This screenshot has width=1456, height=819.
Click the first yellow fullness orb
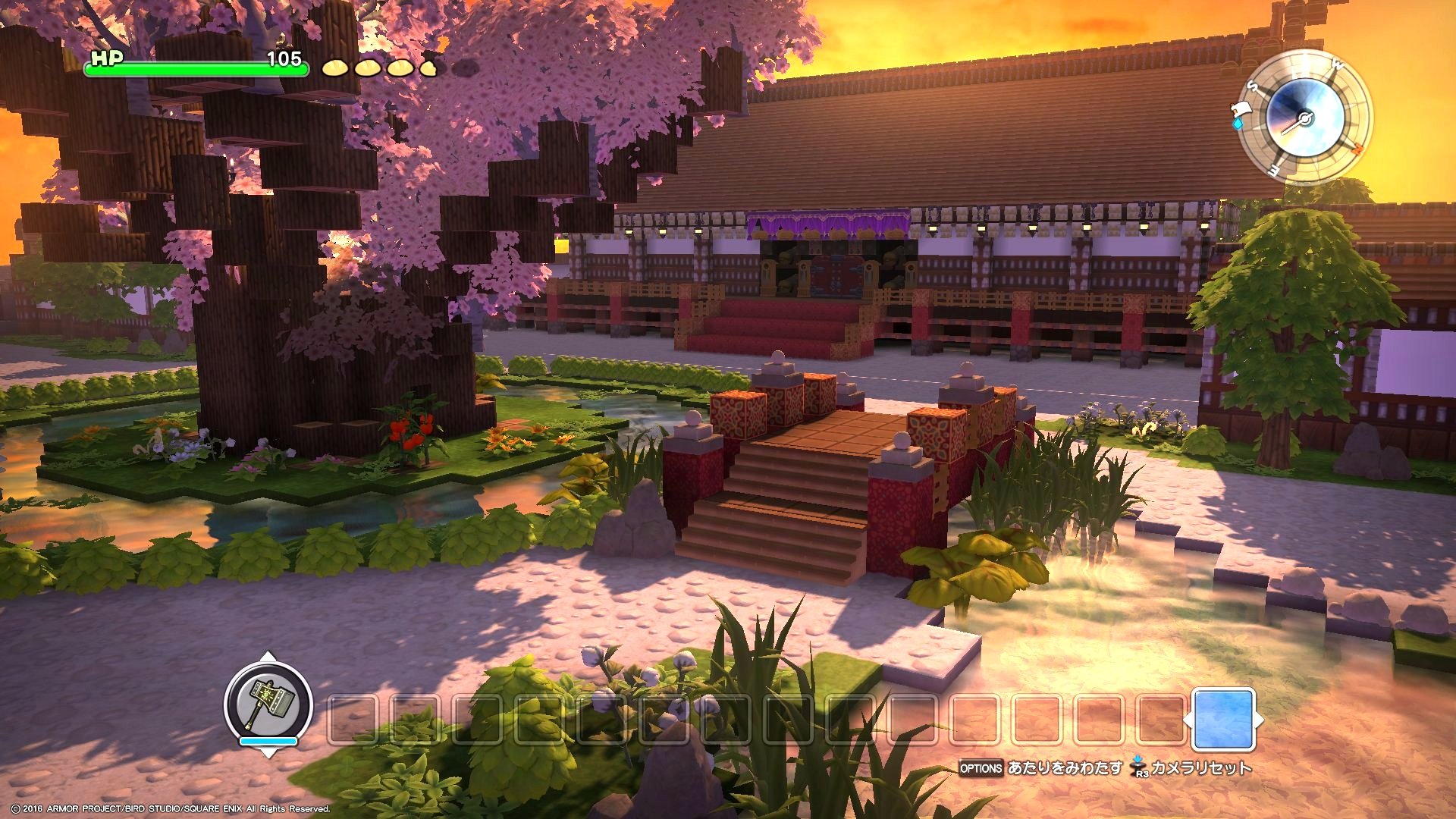[x=336, y=69]
